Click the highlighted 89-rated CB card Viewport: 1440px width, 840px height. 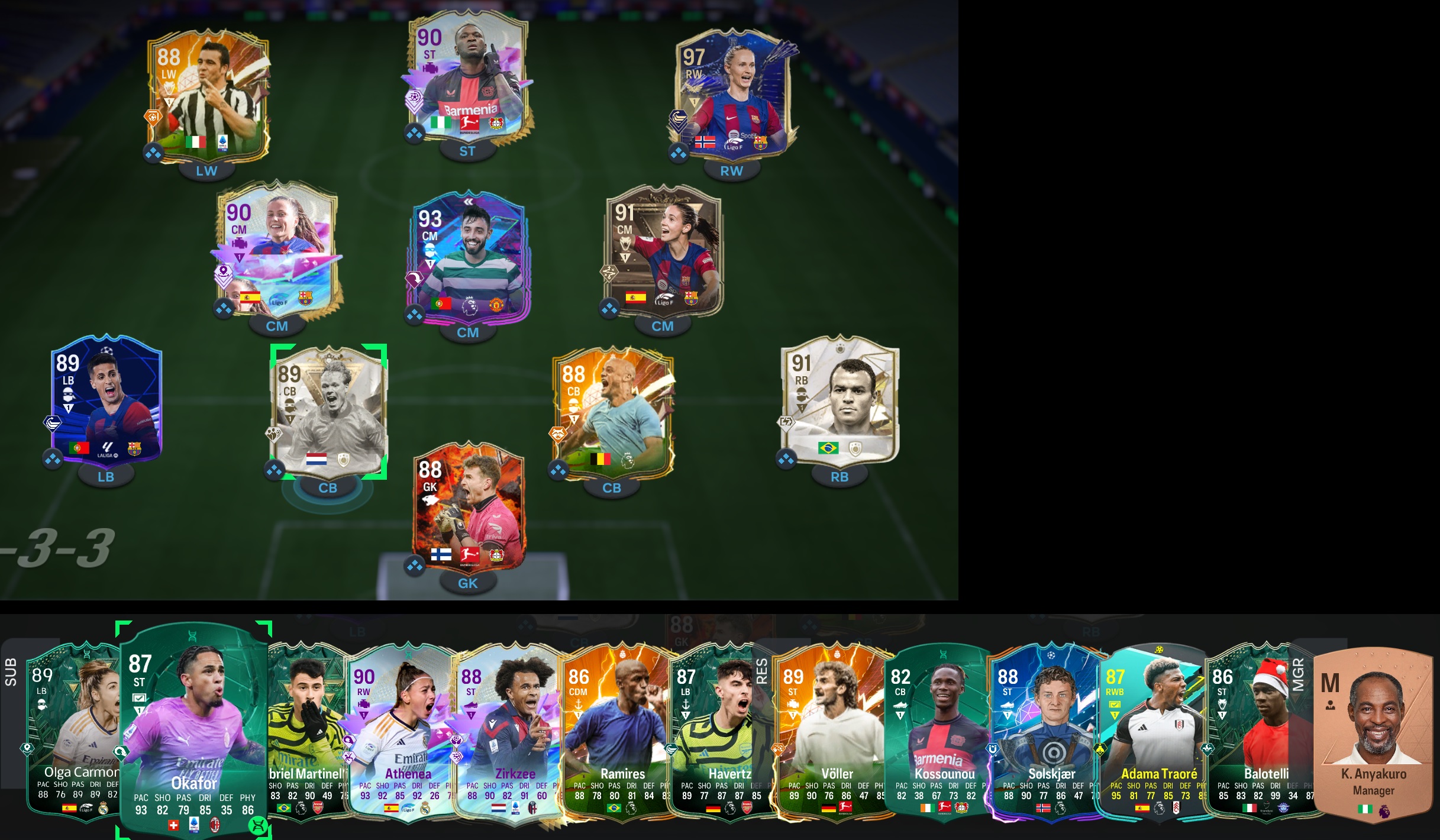click(x=328, y=411)
